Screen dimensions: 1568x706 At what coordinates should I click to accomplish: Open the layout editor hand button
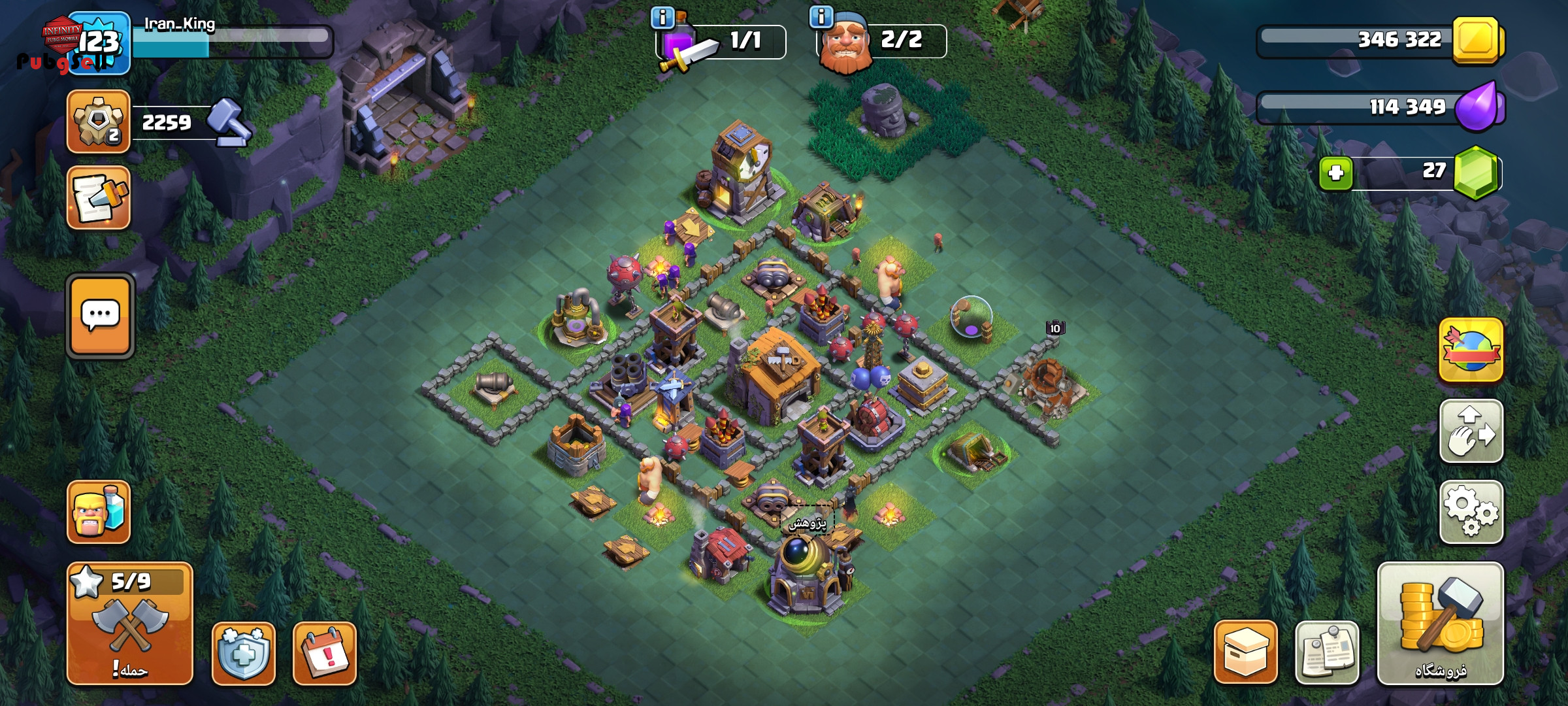coord(1471,431)
